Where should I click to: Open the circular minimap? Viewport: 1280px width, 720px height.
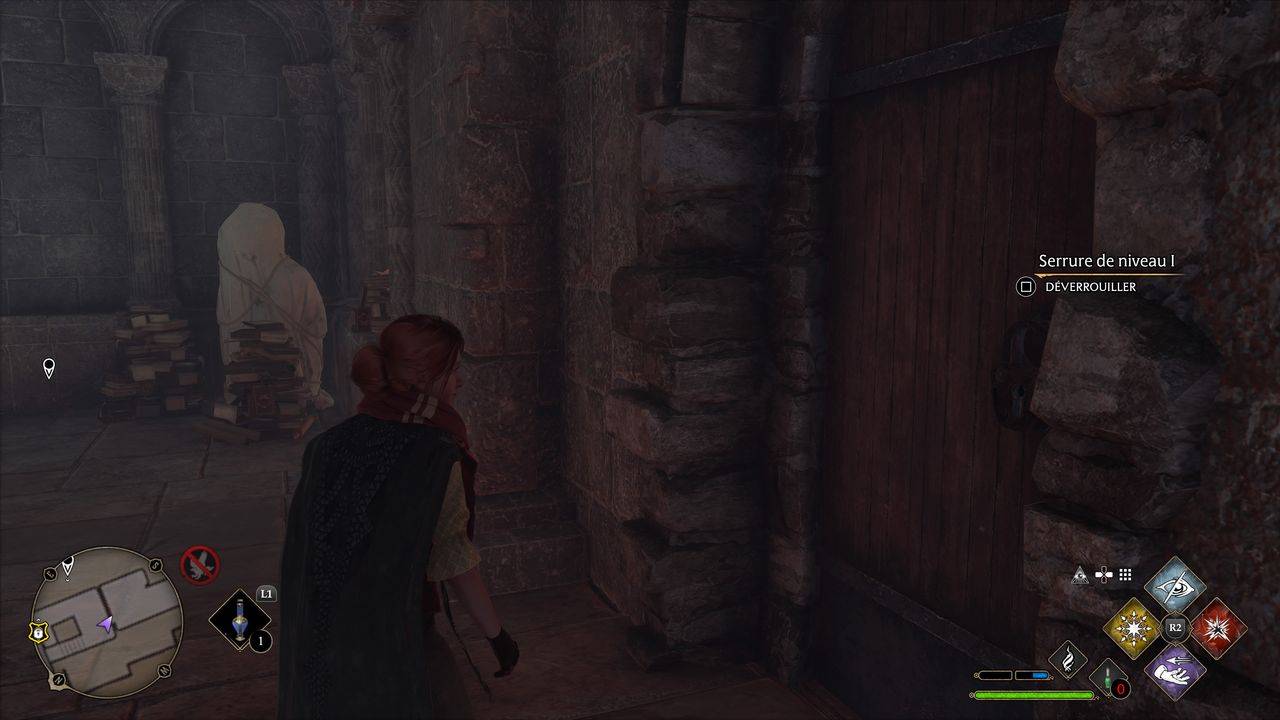106,621
